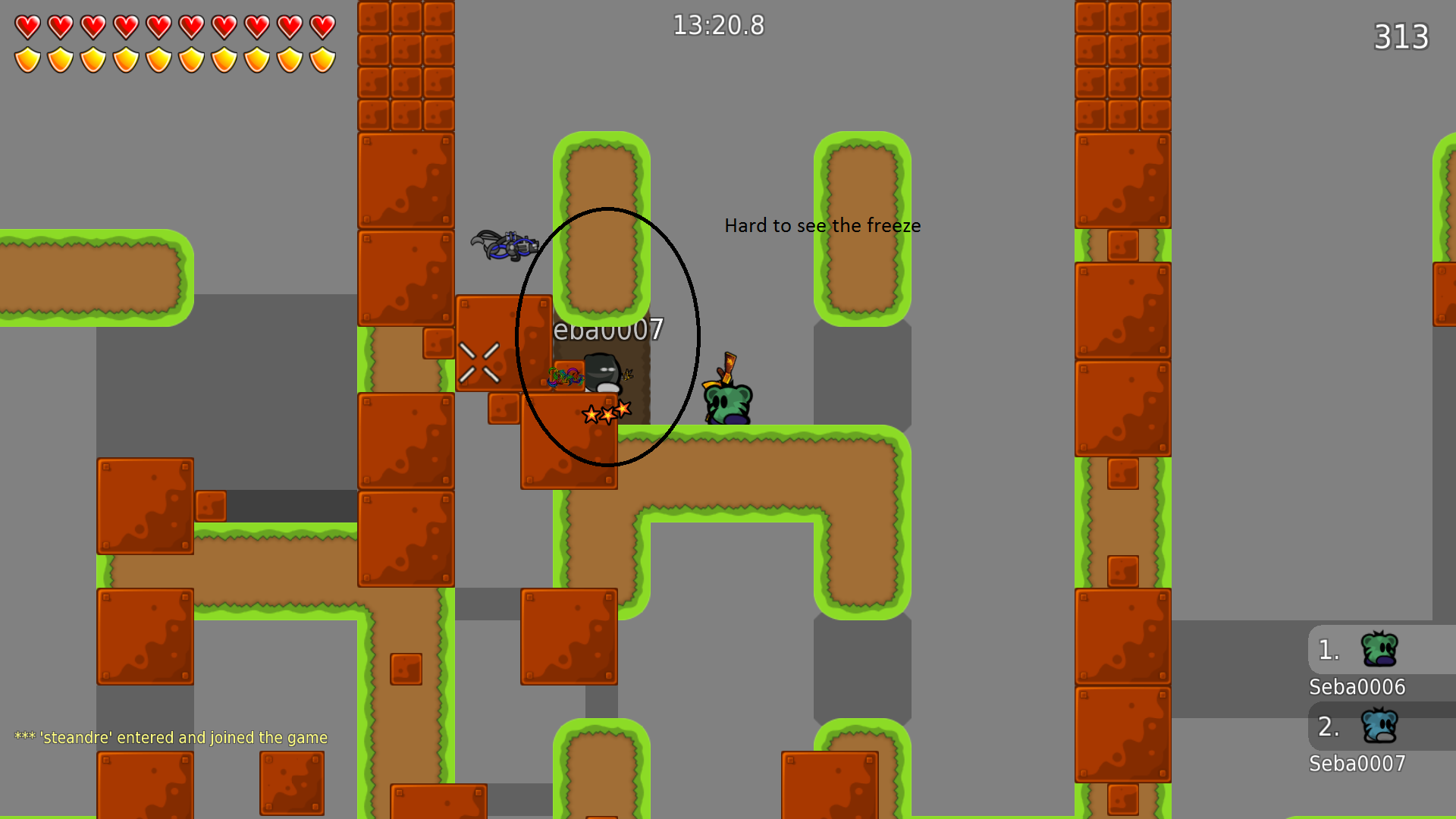
Task: Click the player name label eba0007
Action: 607,330
